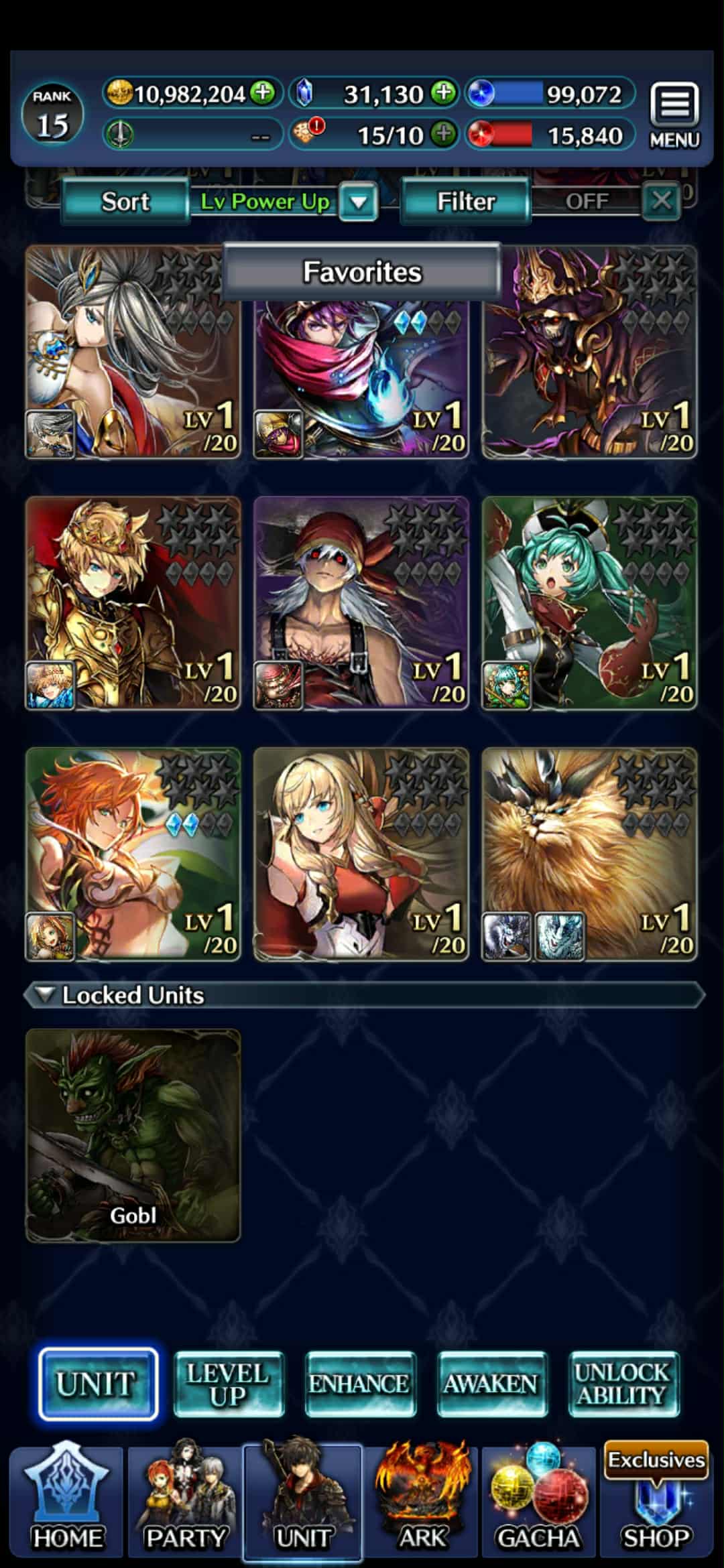Viewport: 724px width, 1568px height.
Task: Tap the Sort button
Action: point(125,201)
